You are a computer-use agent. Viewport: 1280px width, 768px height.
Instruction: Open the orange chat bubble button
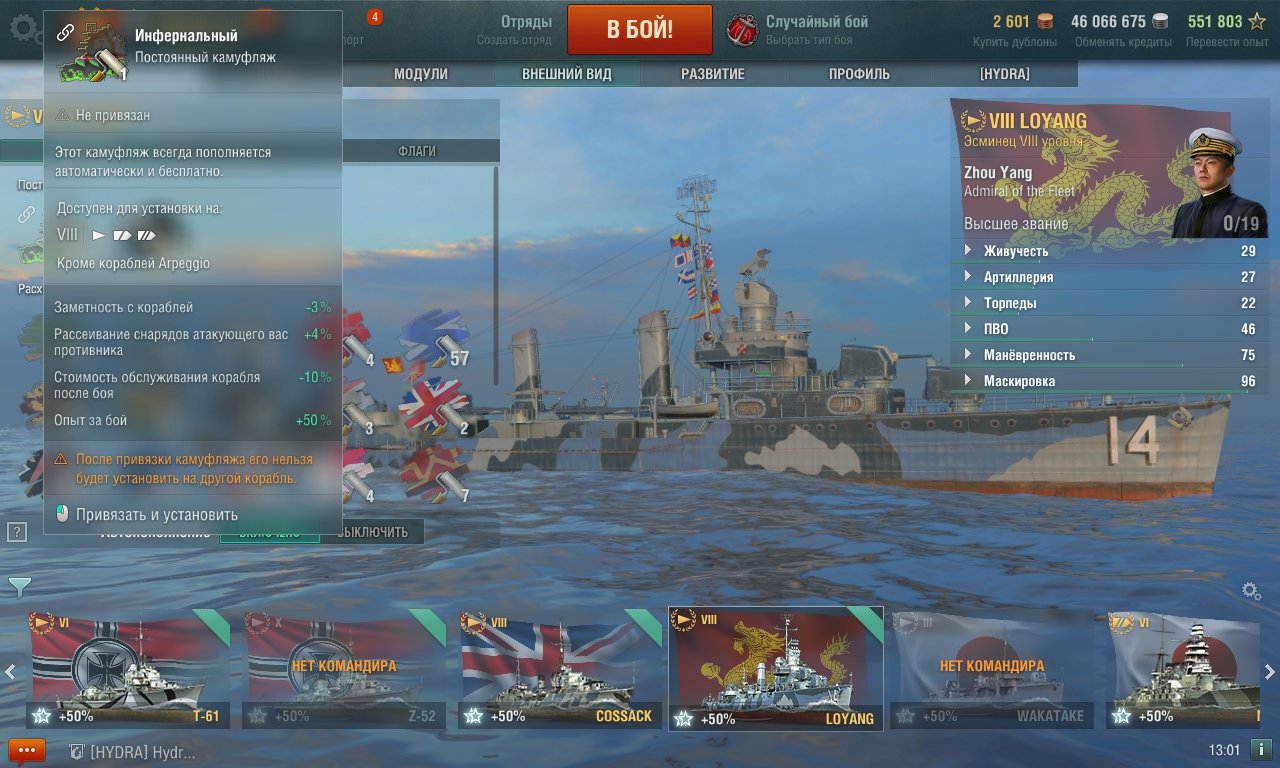pos(26,749)
